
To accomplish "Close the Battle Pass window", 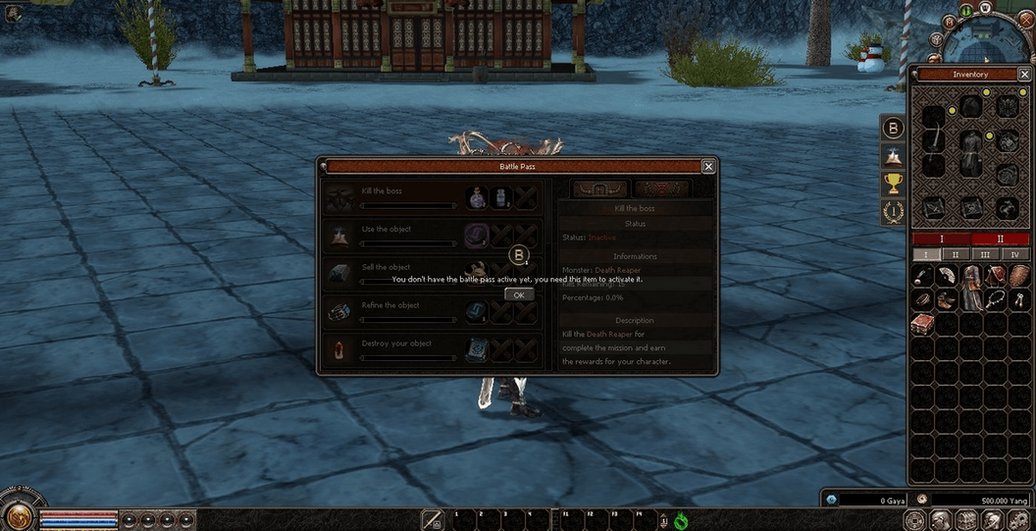I will pos(708,167).
